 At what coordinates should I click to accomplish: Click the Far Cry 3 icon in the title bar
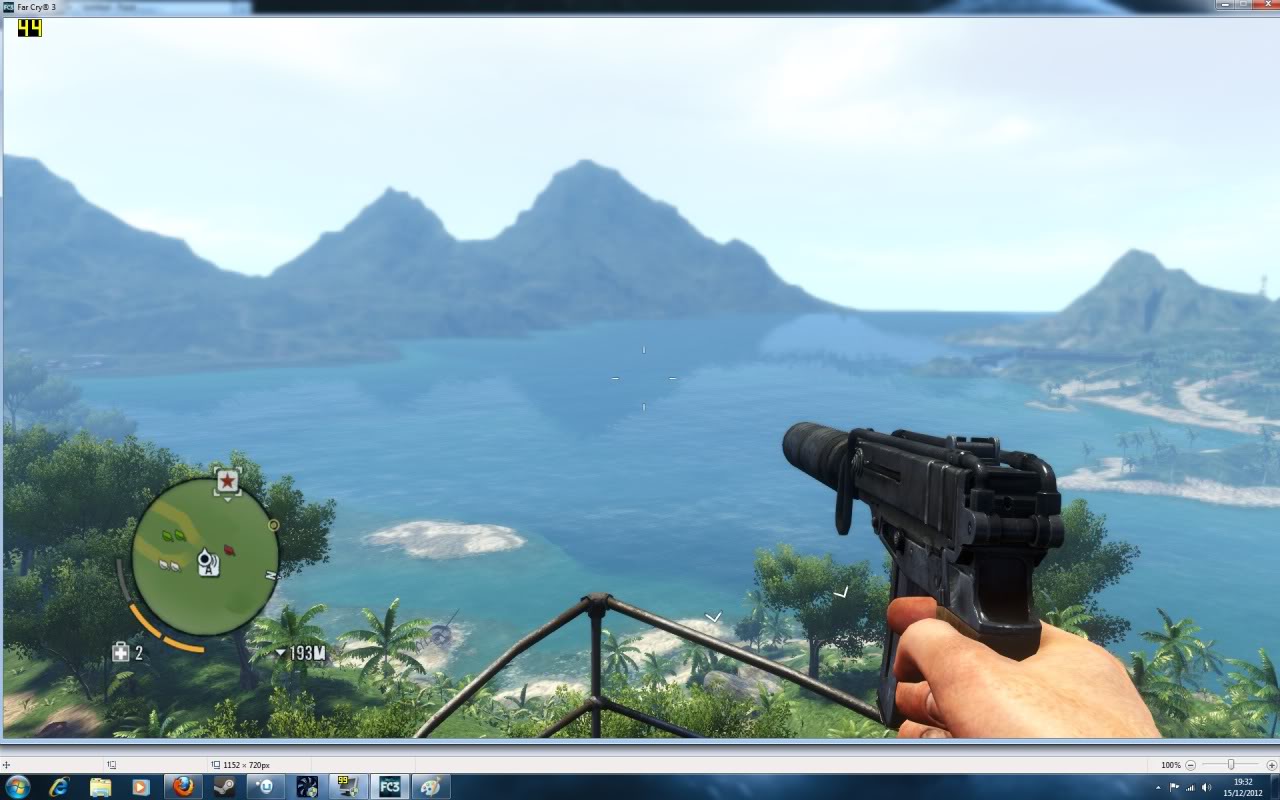(7, 5)
